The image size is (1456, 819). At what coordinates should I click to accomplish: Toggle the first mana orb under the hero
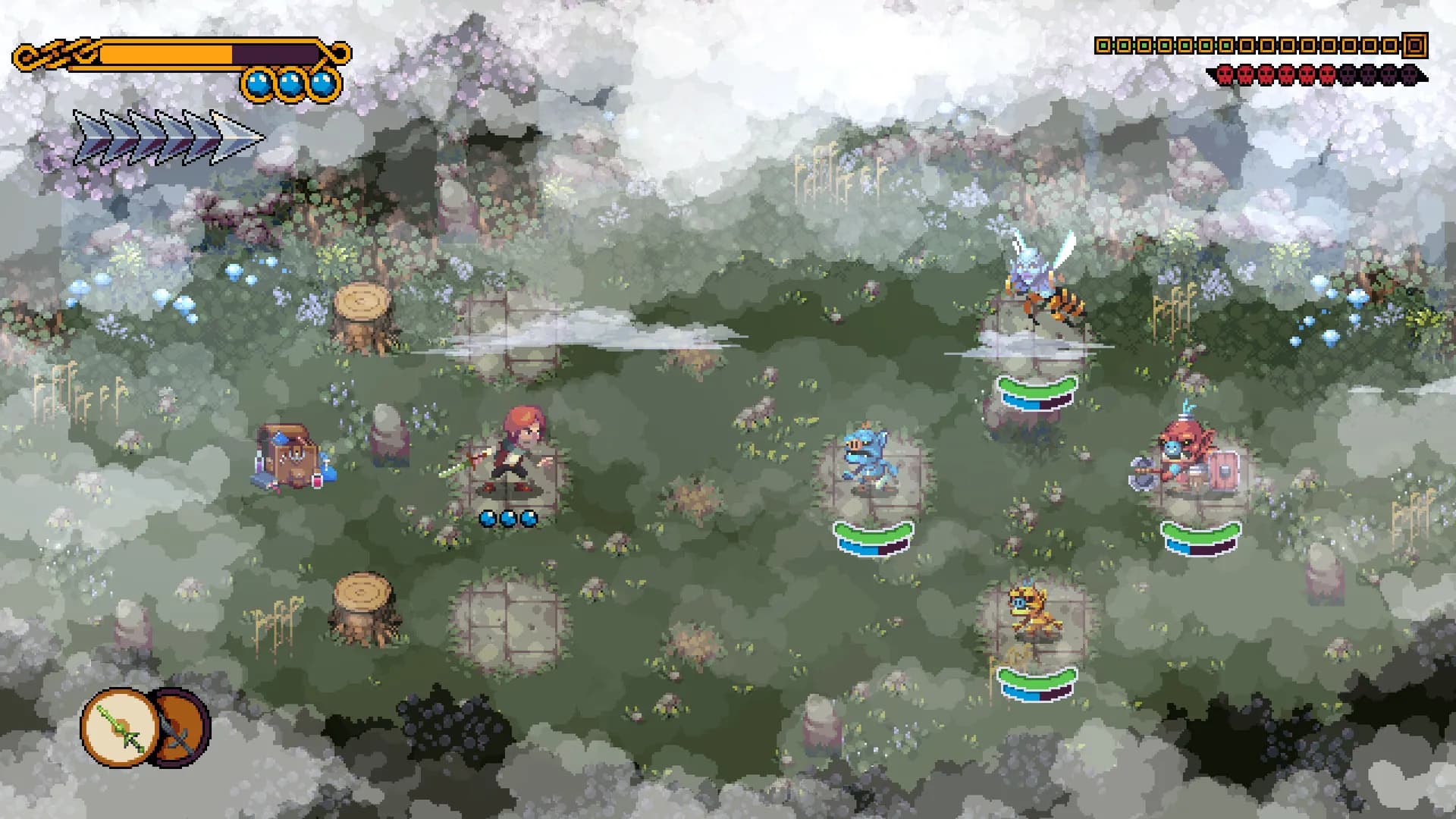click(489, 519)
